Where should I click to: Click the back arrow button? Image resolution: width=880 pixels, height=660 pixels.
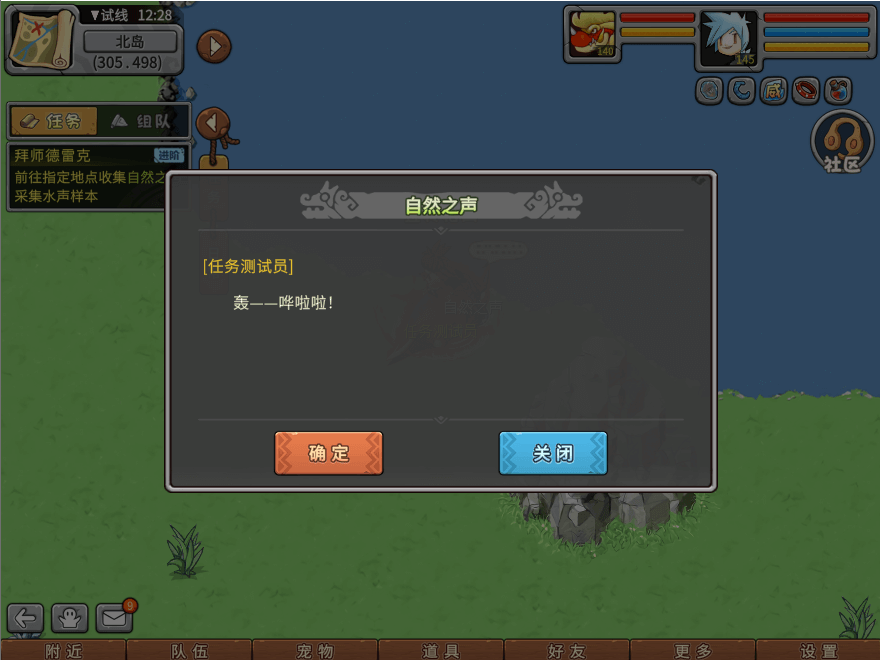[26, 618]
